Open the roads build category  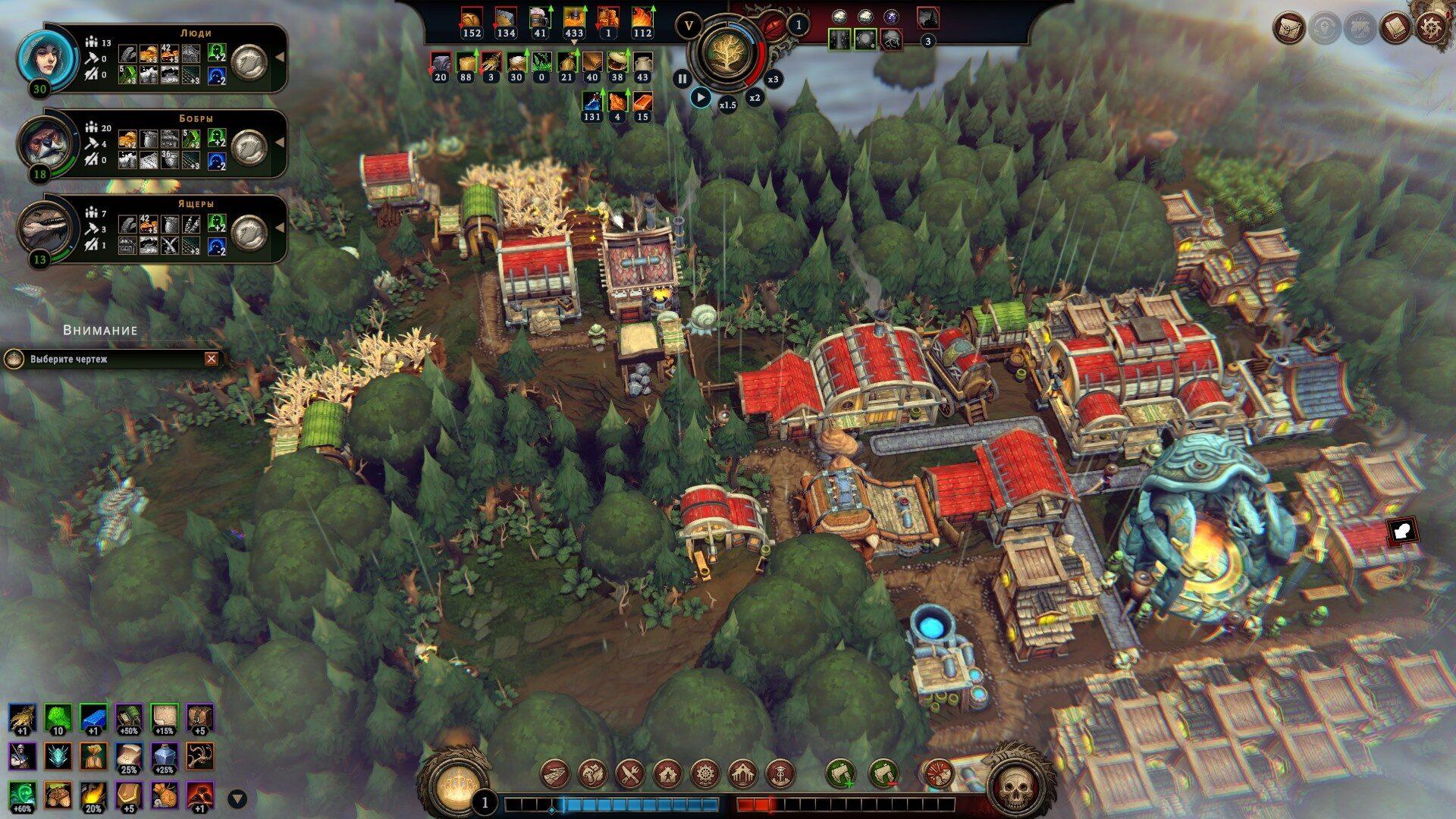(555, 774)
